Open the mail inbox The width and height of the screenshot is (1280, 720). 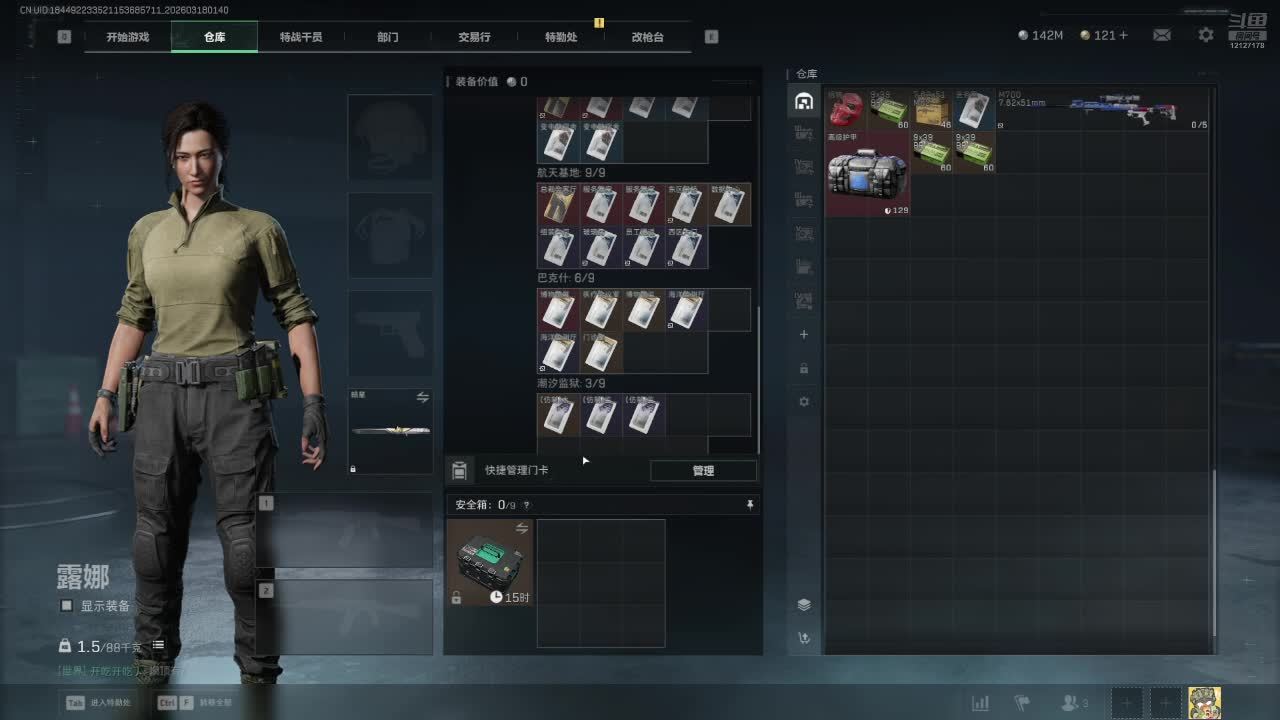coord(1162,35)
